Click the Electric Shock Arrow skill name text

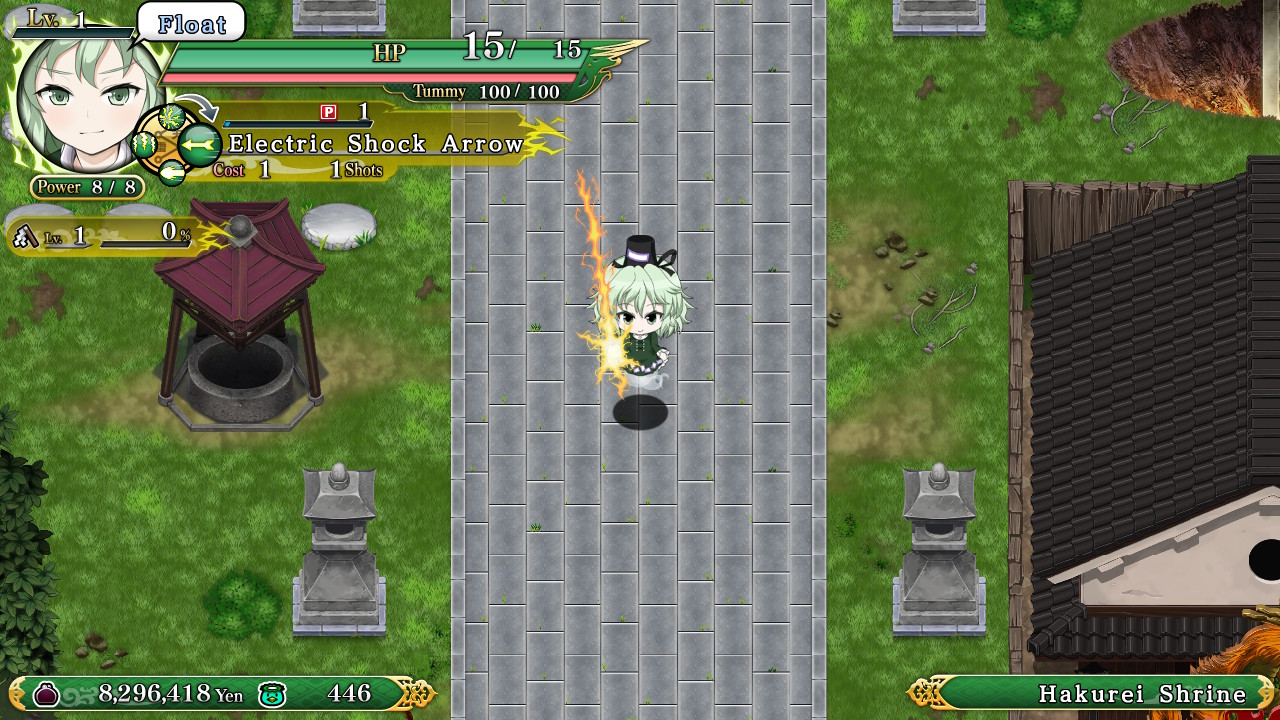pos(375,143)
